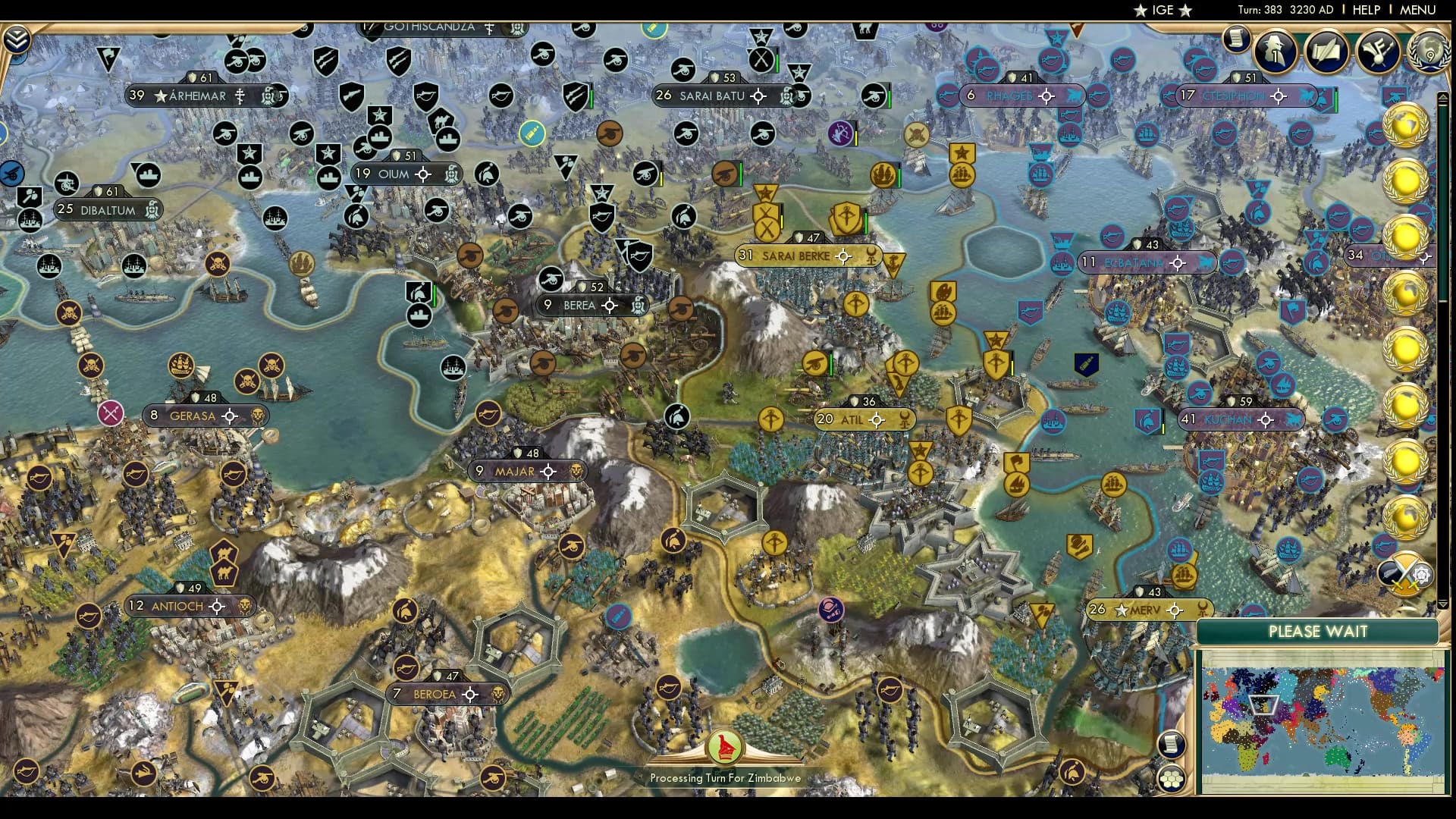This screenshot has height=819, width=1456.
Task: Open the Social Policies quill-and-scroll icon
Action: (x=1325, y=53)
